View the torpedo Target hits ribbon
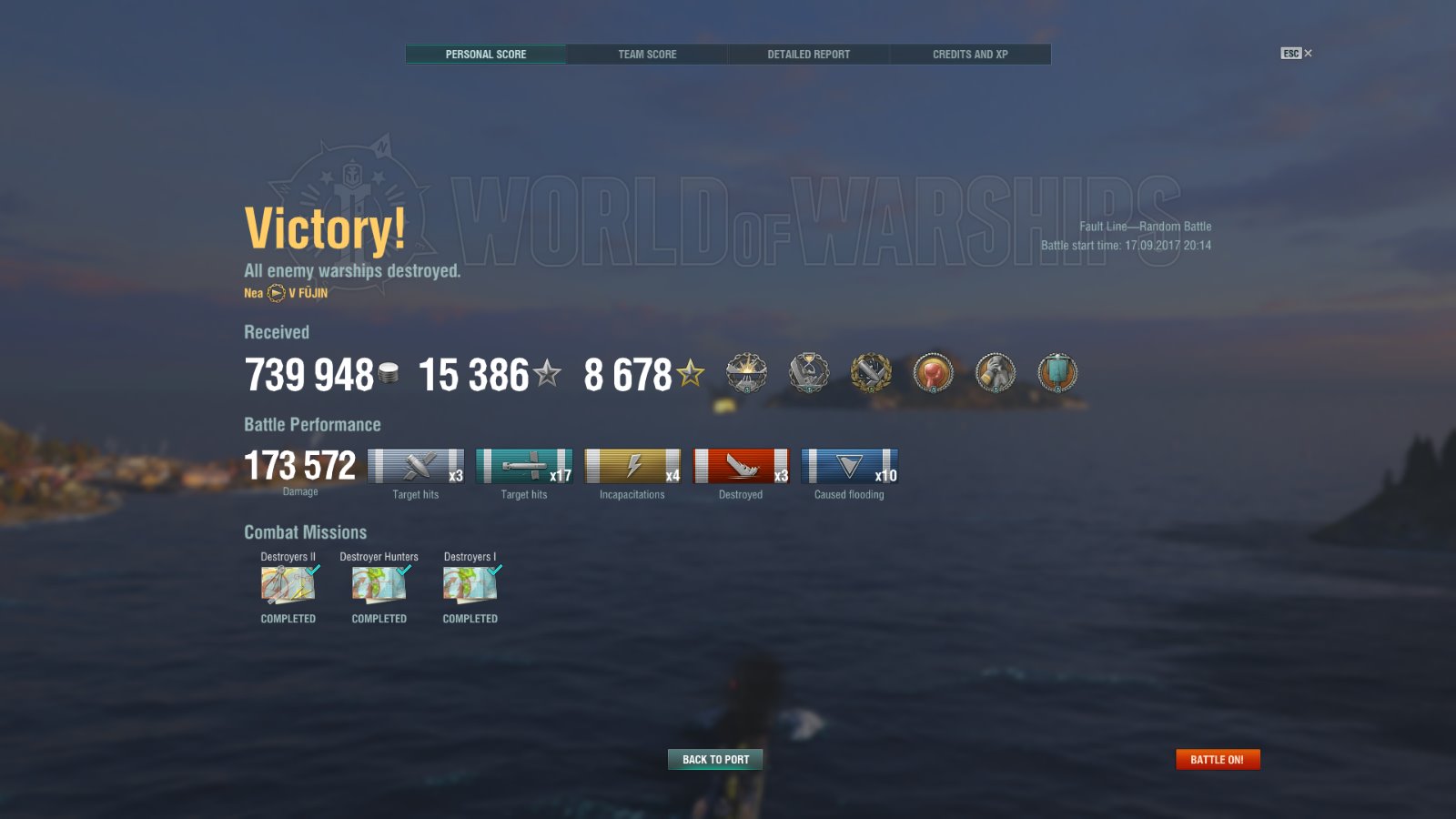Screen dimensions: 1456x819 click(524, 466)
